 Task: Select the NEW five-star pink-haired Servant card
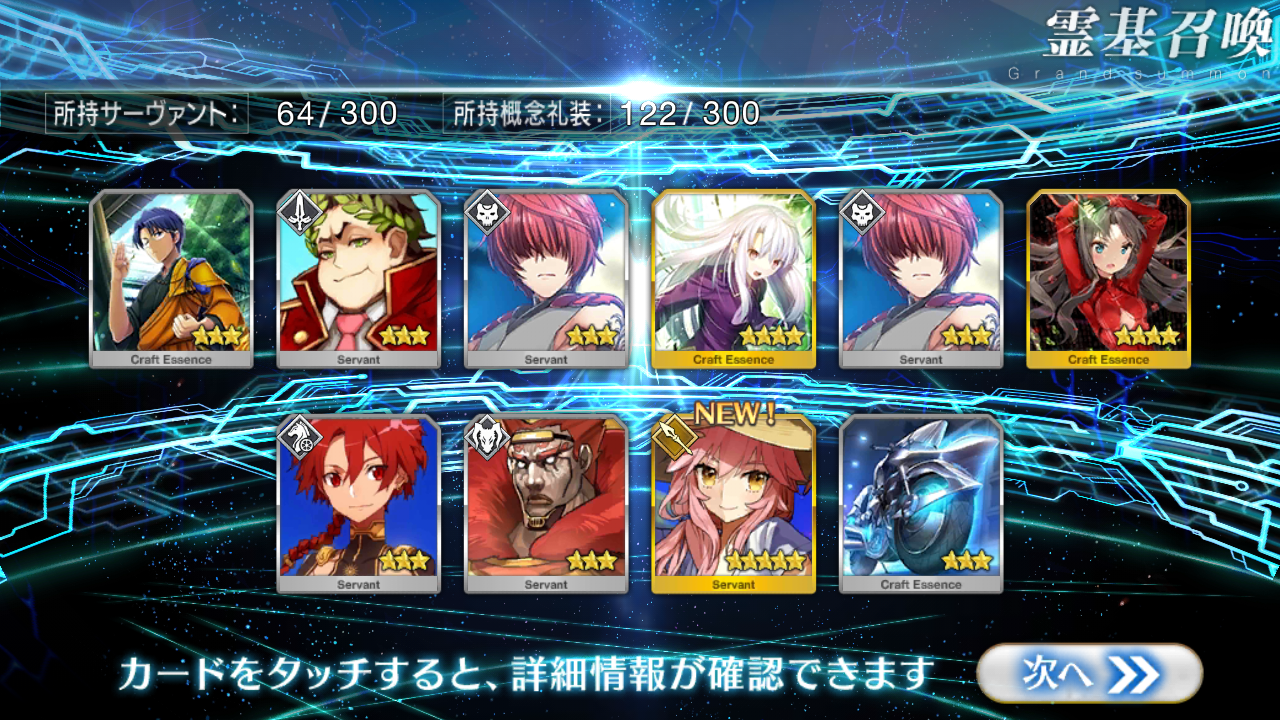(x=733, y=503)
